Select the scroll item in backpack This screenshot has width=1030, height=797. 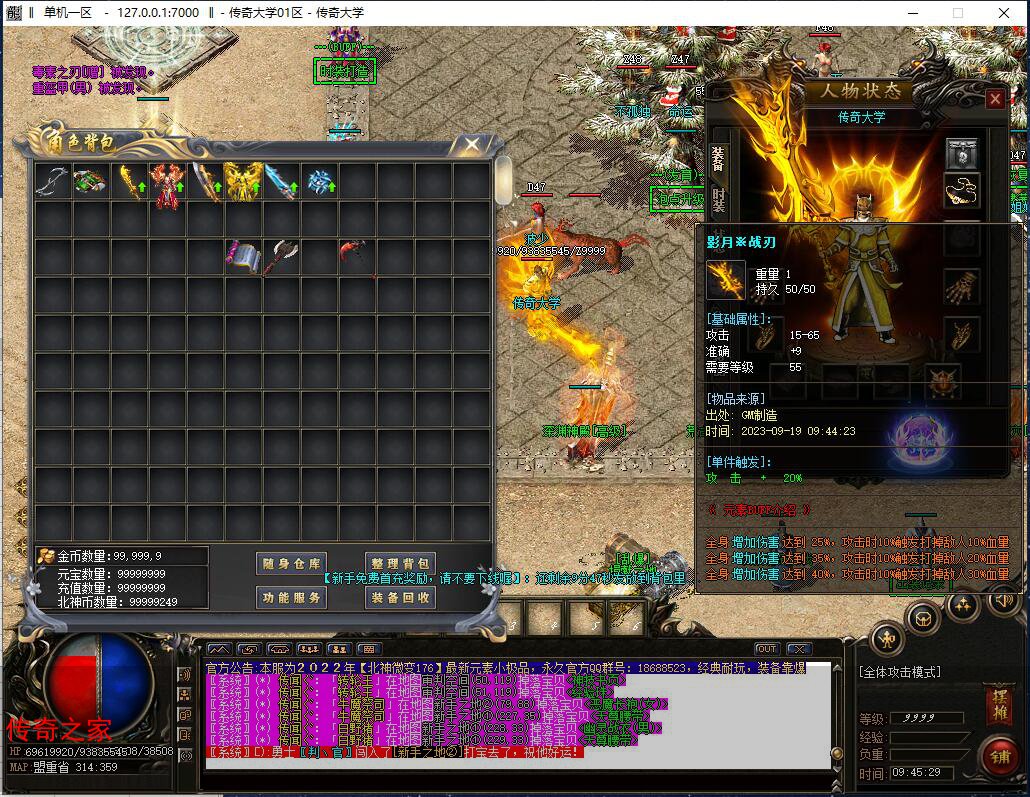(241, 256)
